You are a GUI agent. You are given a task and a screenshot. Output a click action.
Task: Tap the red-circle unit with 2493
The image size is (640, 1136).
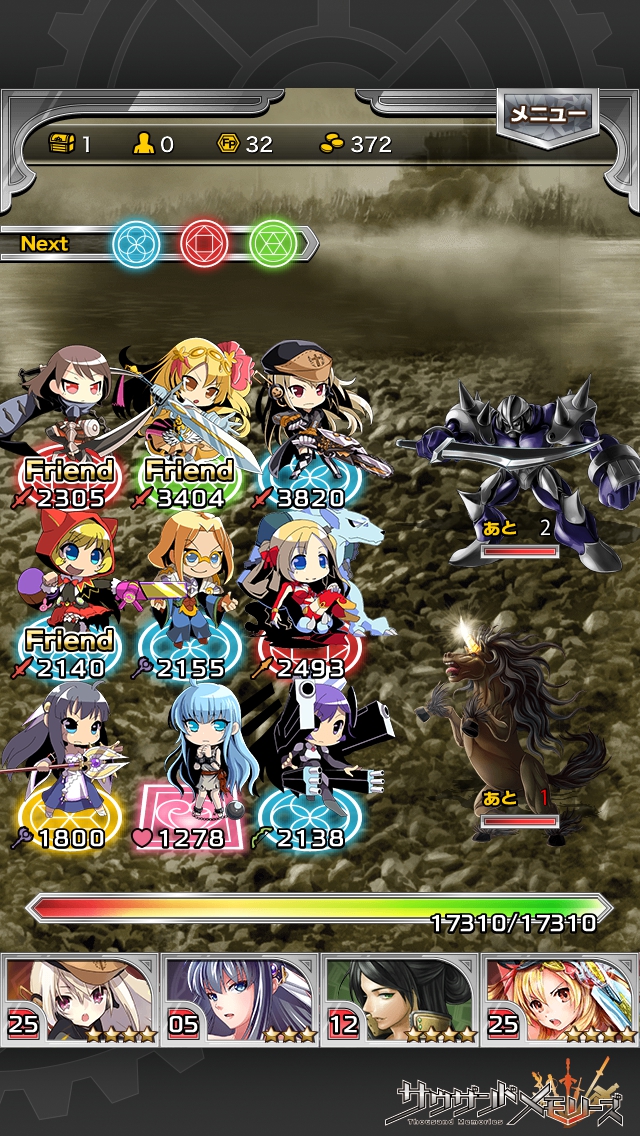coord(308,592)
